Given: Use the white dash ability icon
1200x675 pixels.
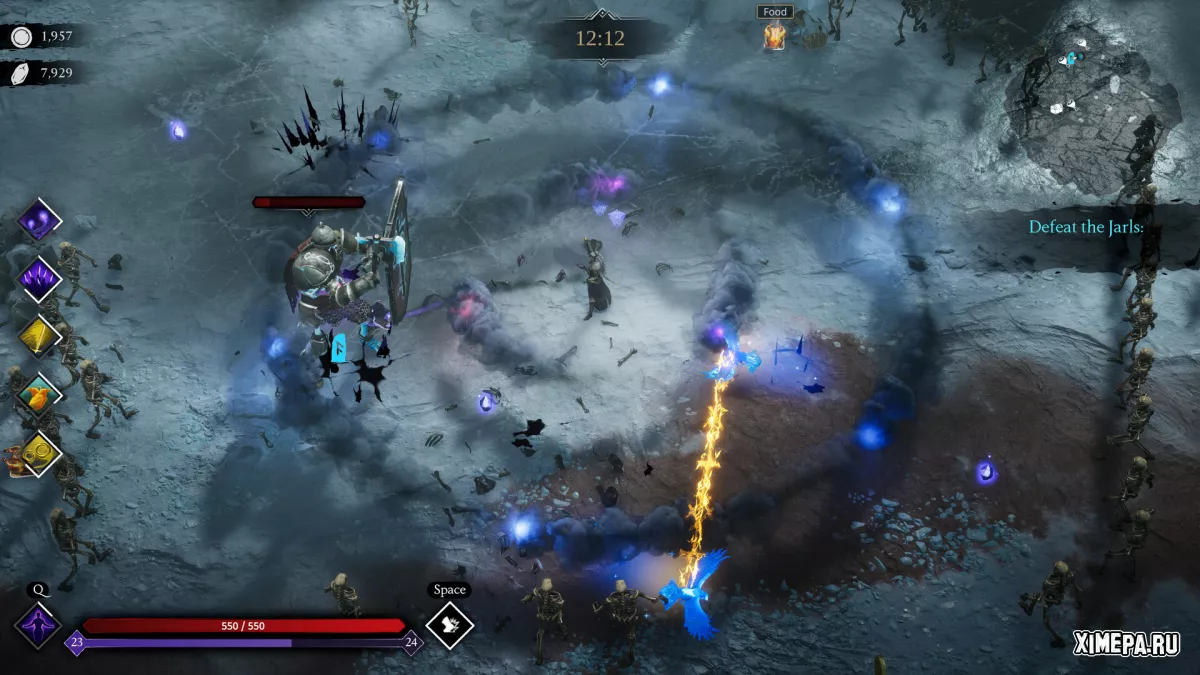Looking at the screenshot, I should (x=449, y=625).
